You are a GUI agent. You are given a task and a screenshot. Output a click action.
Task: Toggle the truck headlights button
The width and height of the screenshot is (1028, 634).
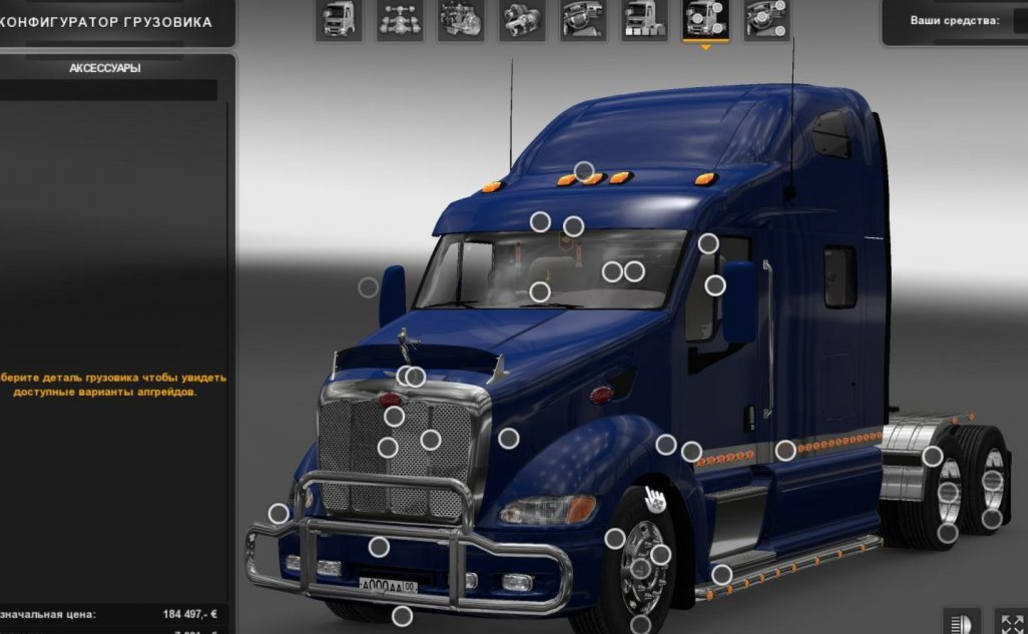pos(963,622)
